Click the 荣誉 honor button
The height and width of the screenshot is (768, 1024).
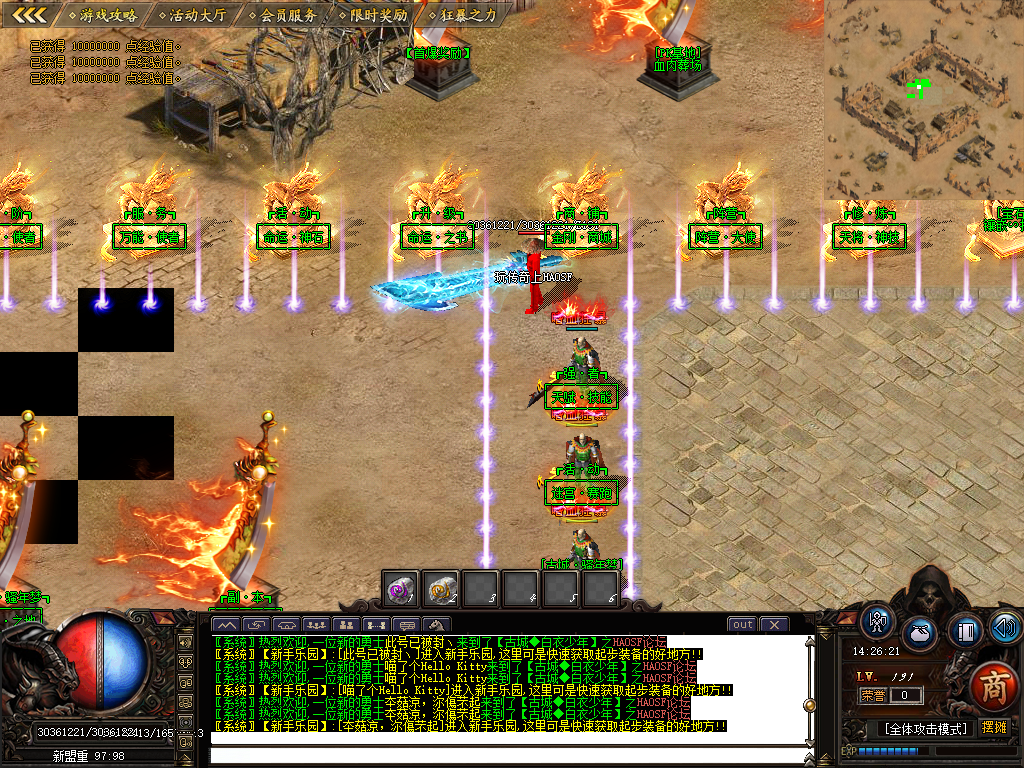[x=873, y=695]
